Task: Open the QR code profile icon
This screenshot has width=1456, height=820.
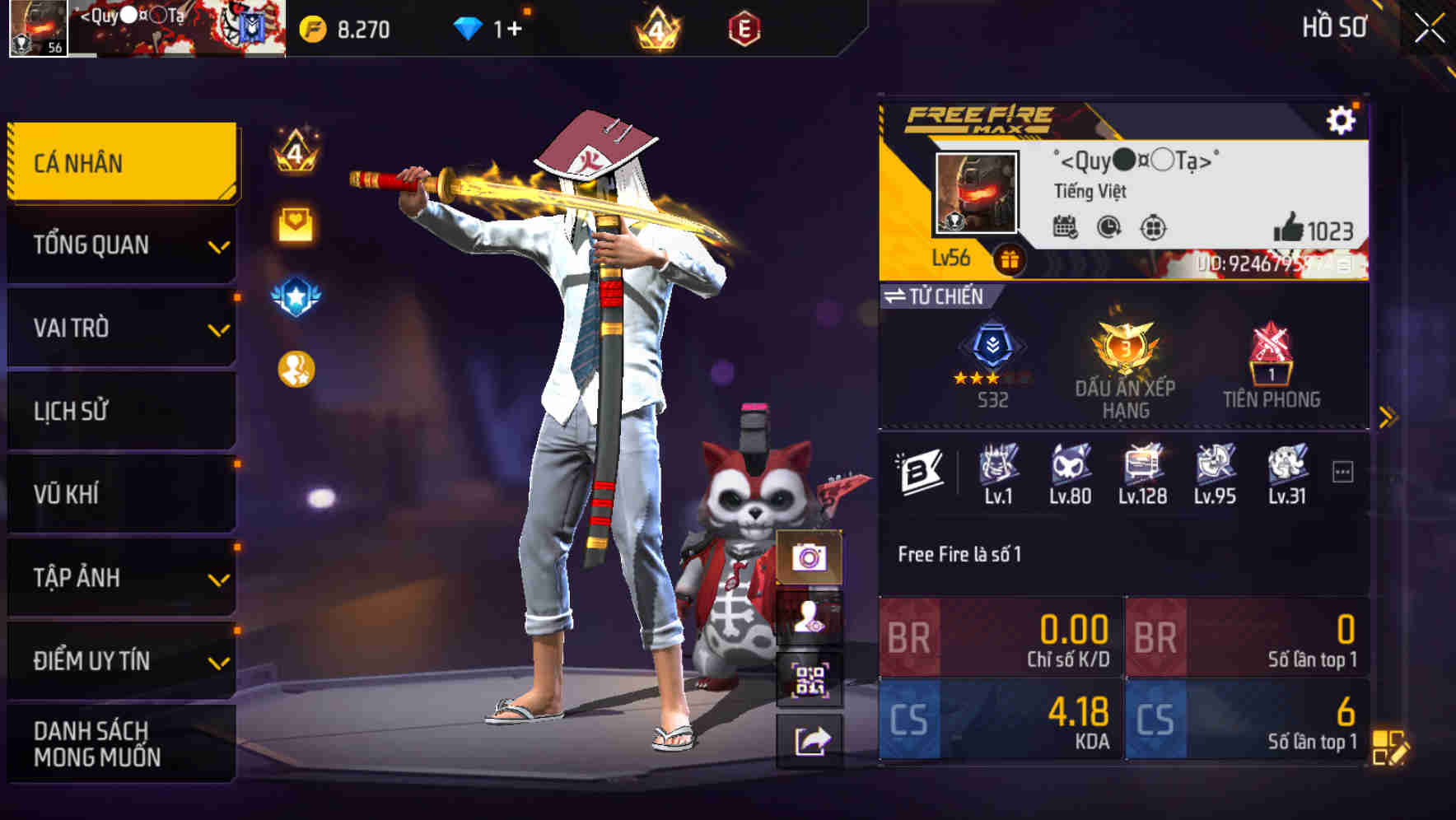Action: coord(810,679)
